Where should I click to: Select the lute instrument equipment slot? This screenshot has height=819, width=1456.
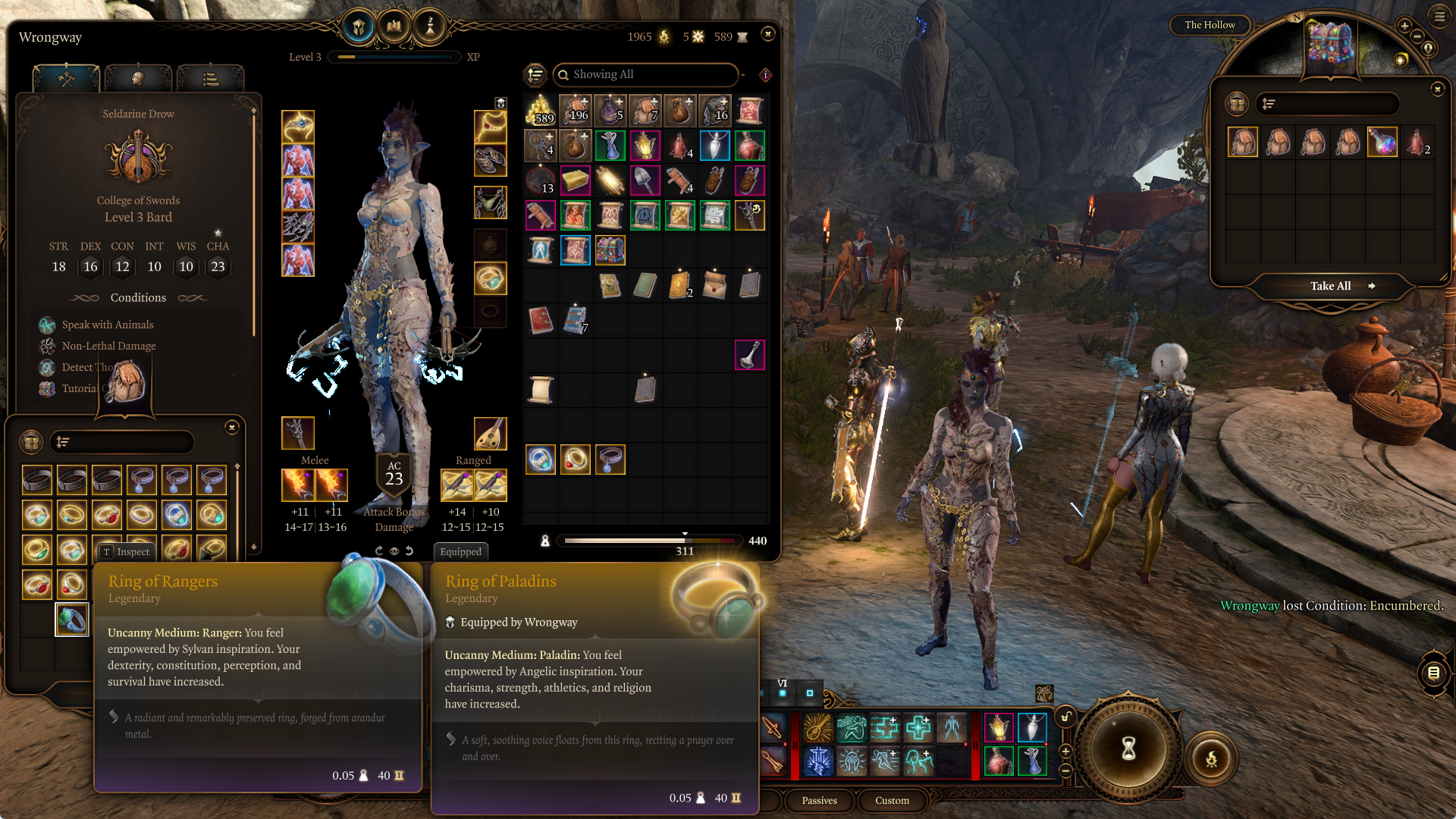[x=490, y=434]
